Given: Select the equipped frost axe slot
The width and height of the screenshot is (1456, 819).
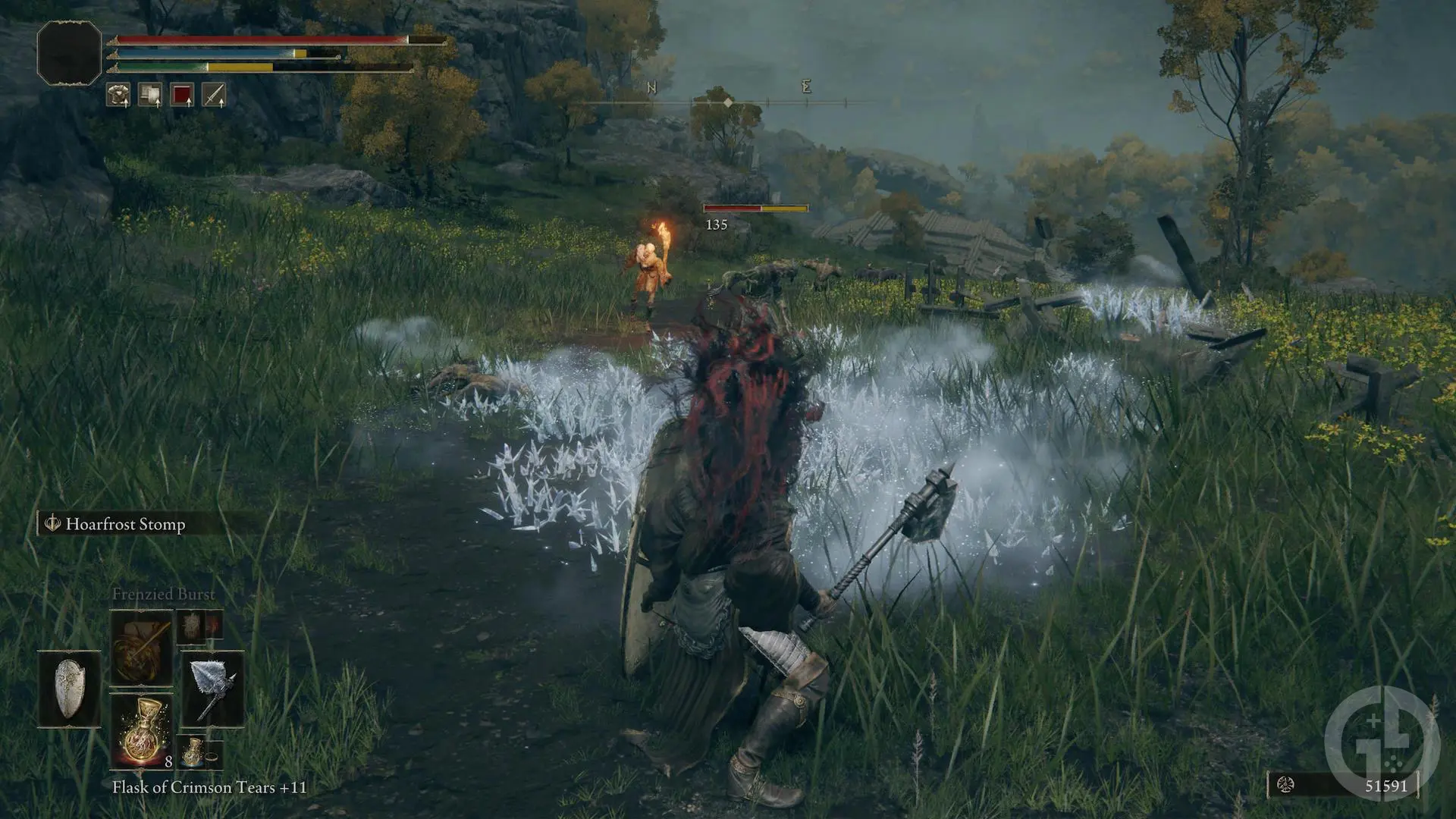Looking at the screenshot, I should point(212,689).
